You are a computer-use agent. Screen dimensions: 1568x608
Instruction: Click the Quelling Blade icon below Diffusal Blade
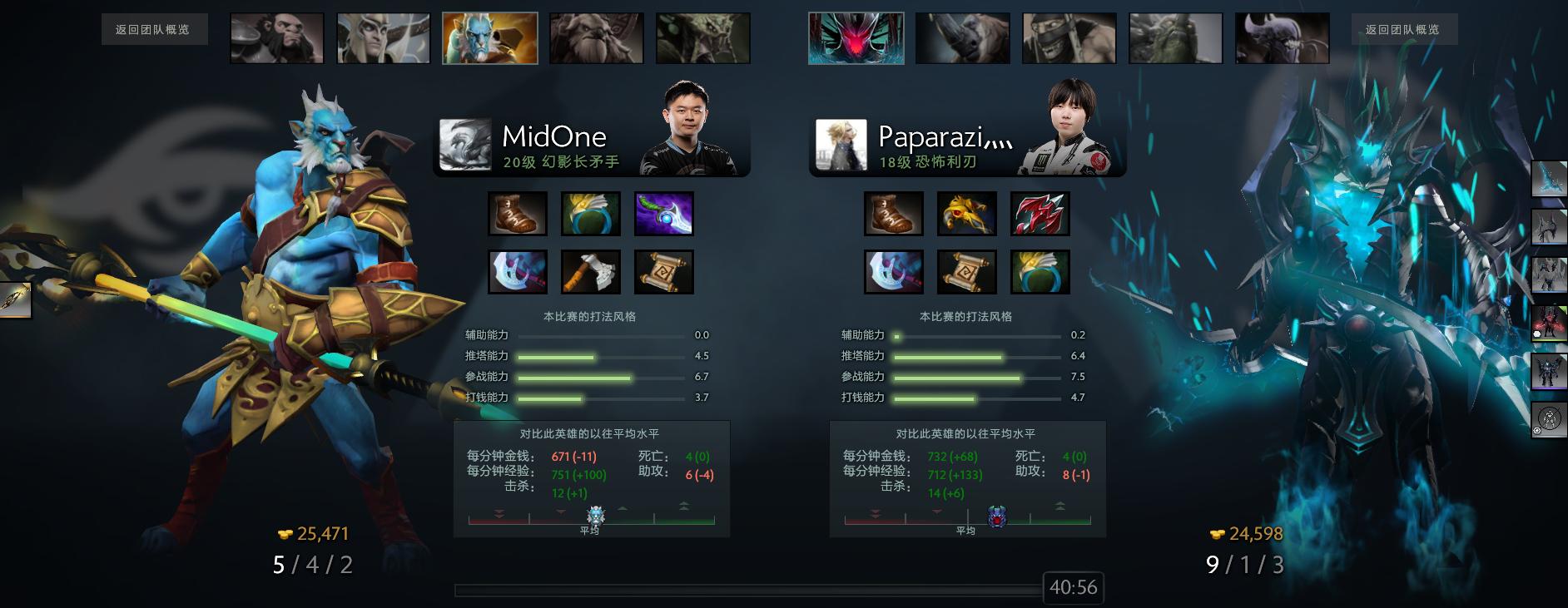pyautogui.click(x=591, y=271)
